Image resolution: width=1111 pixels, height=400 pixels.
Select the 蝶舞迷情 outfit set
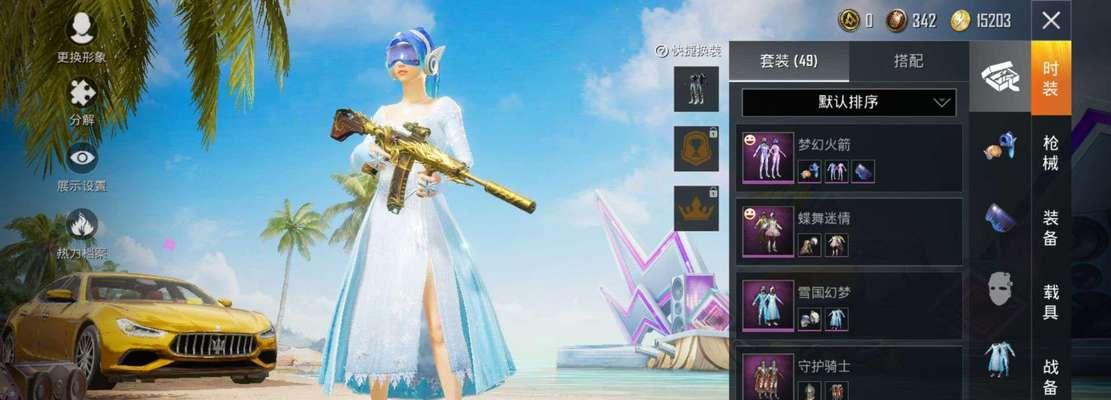point(849,232)
